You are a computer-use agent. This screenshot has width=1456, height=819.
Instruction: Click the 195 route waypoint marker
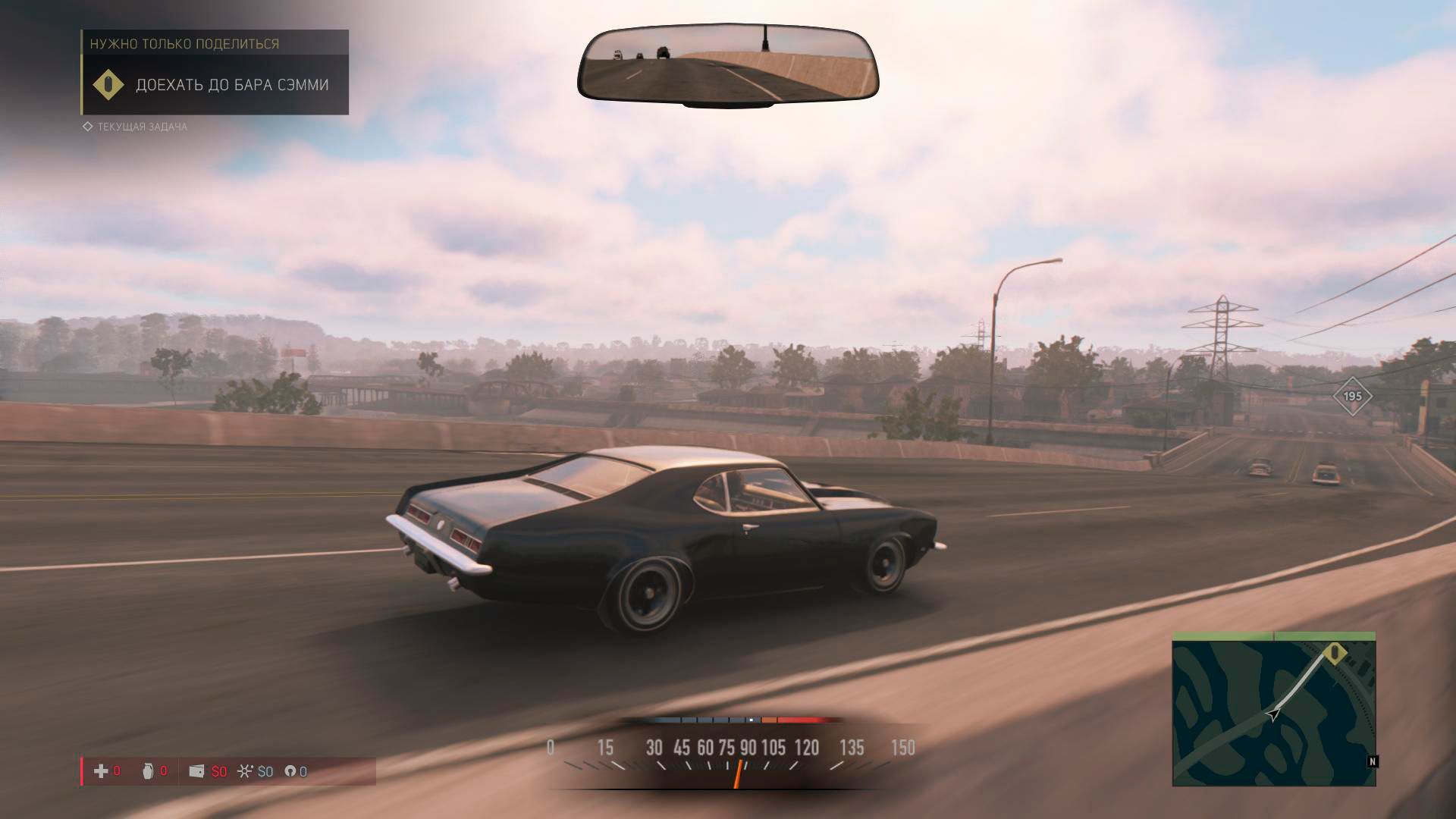[1352, 396]
